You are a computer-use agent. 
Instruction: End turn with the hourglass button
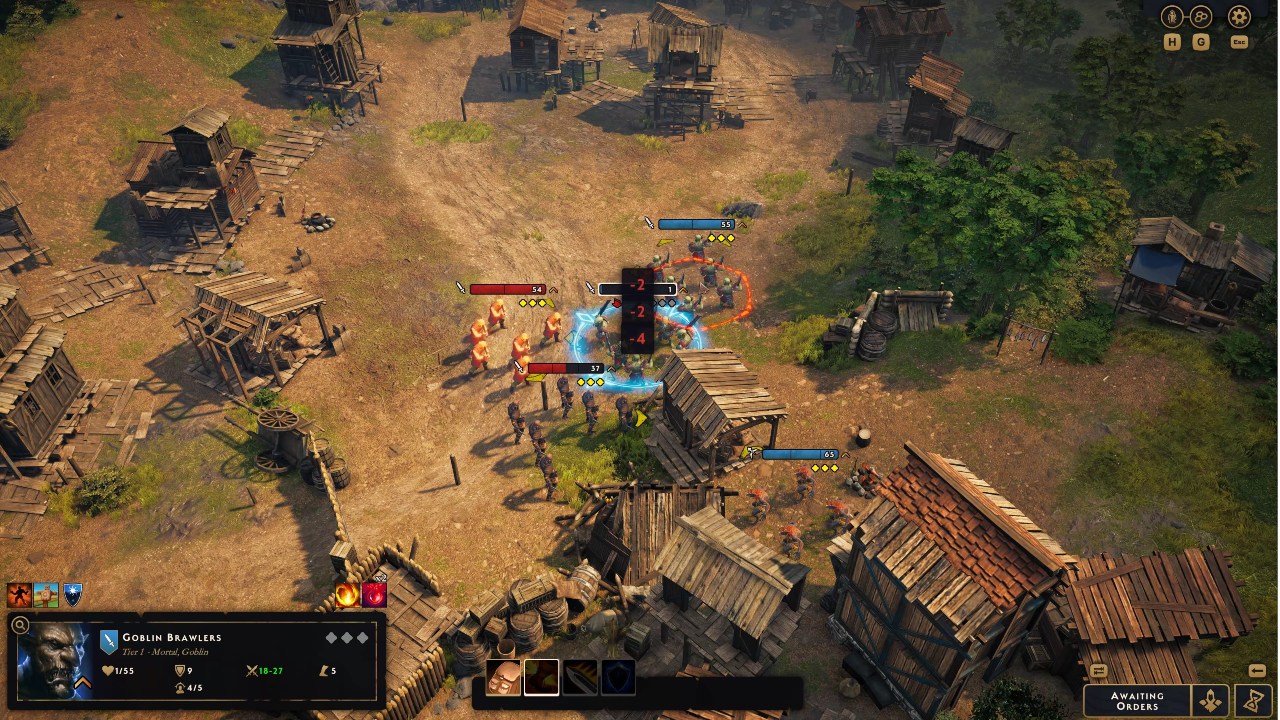1253,700
